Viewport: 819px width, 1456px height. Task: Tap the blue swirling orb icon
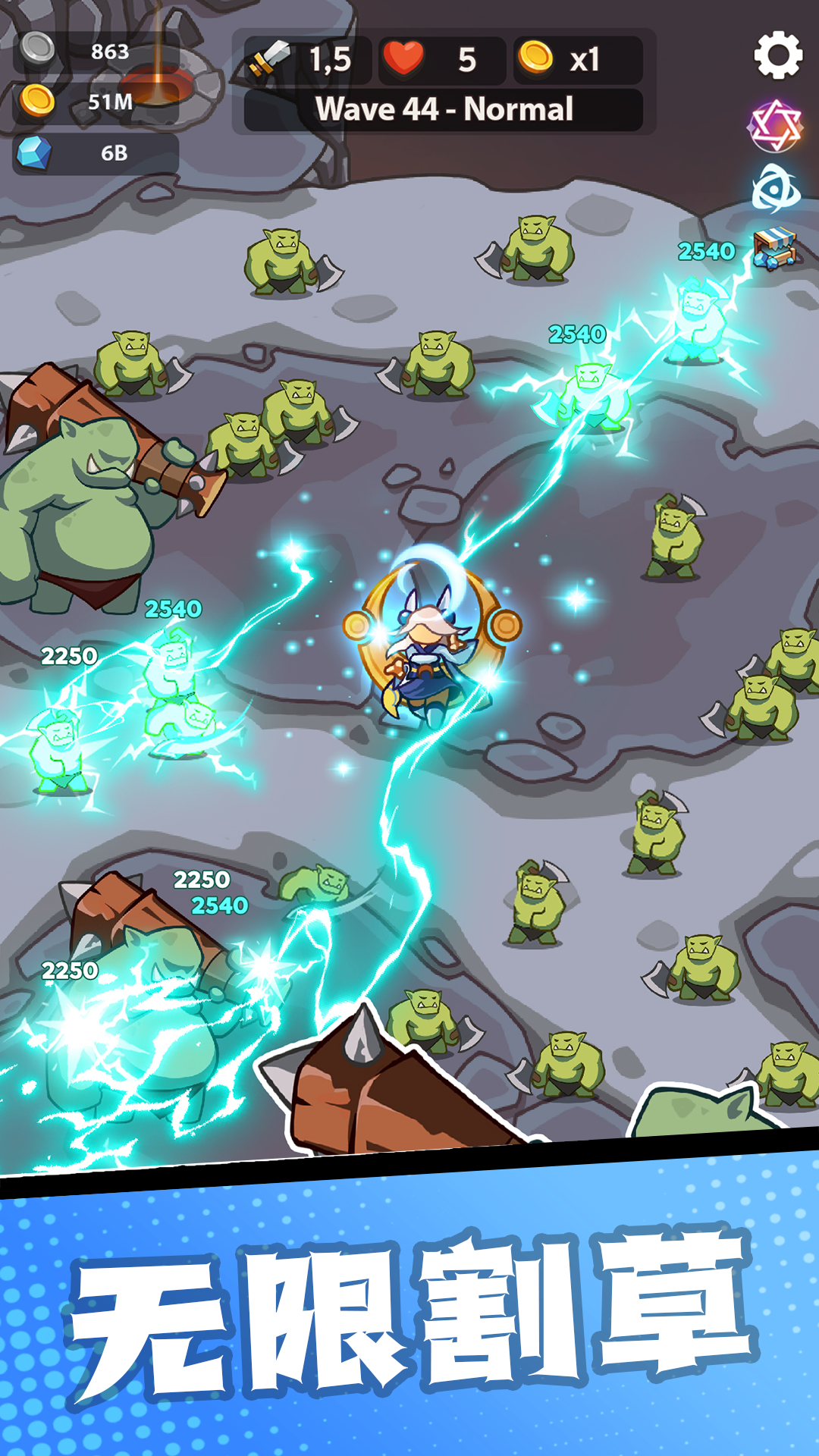click(775, 189)
